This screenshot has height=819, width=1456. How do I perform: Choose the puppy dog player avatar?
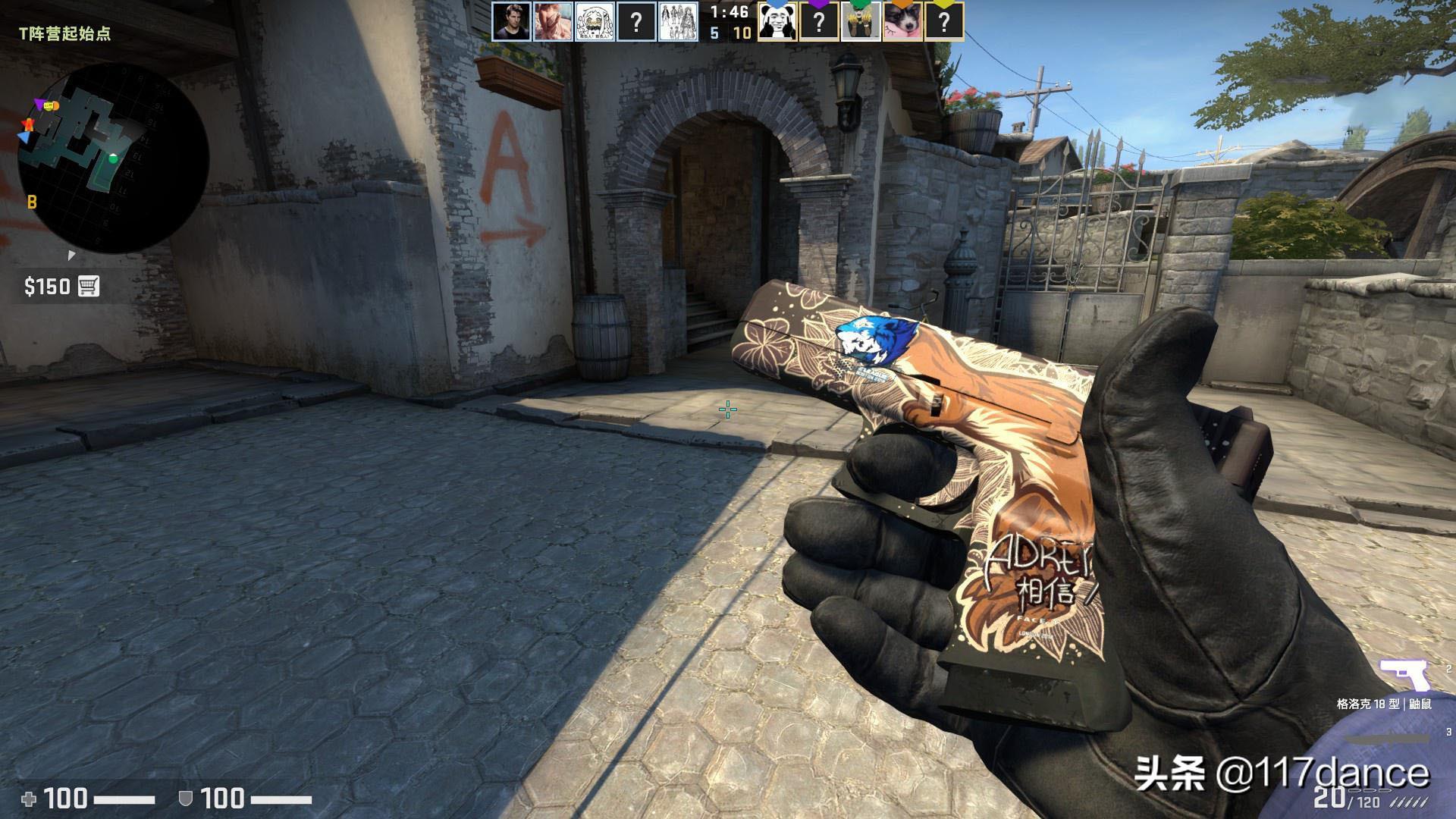tap(902, 22)
